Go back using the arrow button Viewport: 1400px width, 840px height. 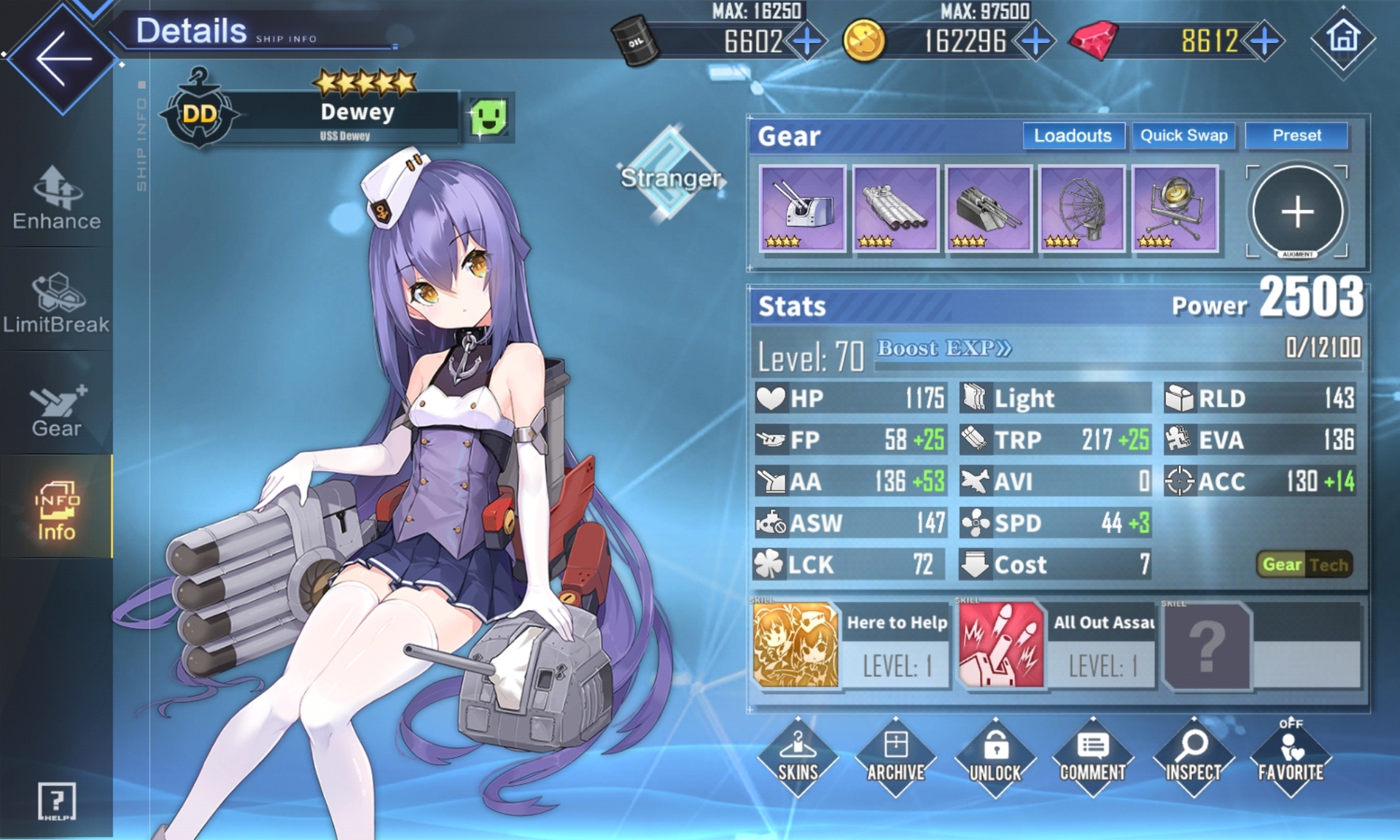(x=63, y=58)
